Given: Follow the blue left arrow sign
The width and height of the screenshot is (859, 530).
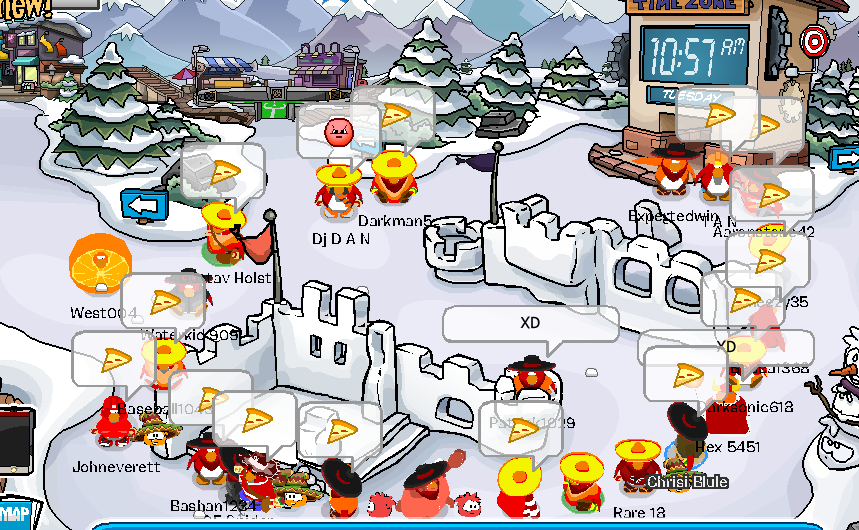Looking at the screenshot, I should click(145, 205).
